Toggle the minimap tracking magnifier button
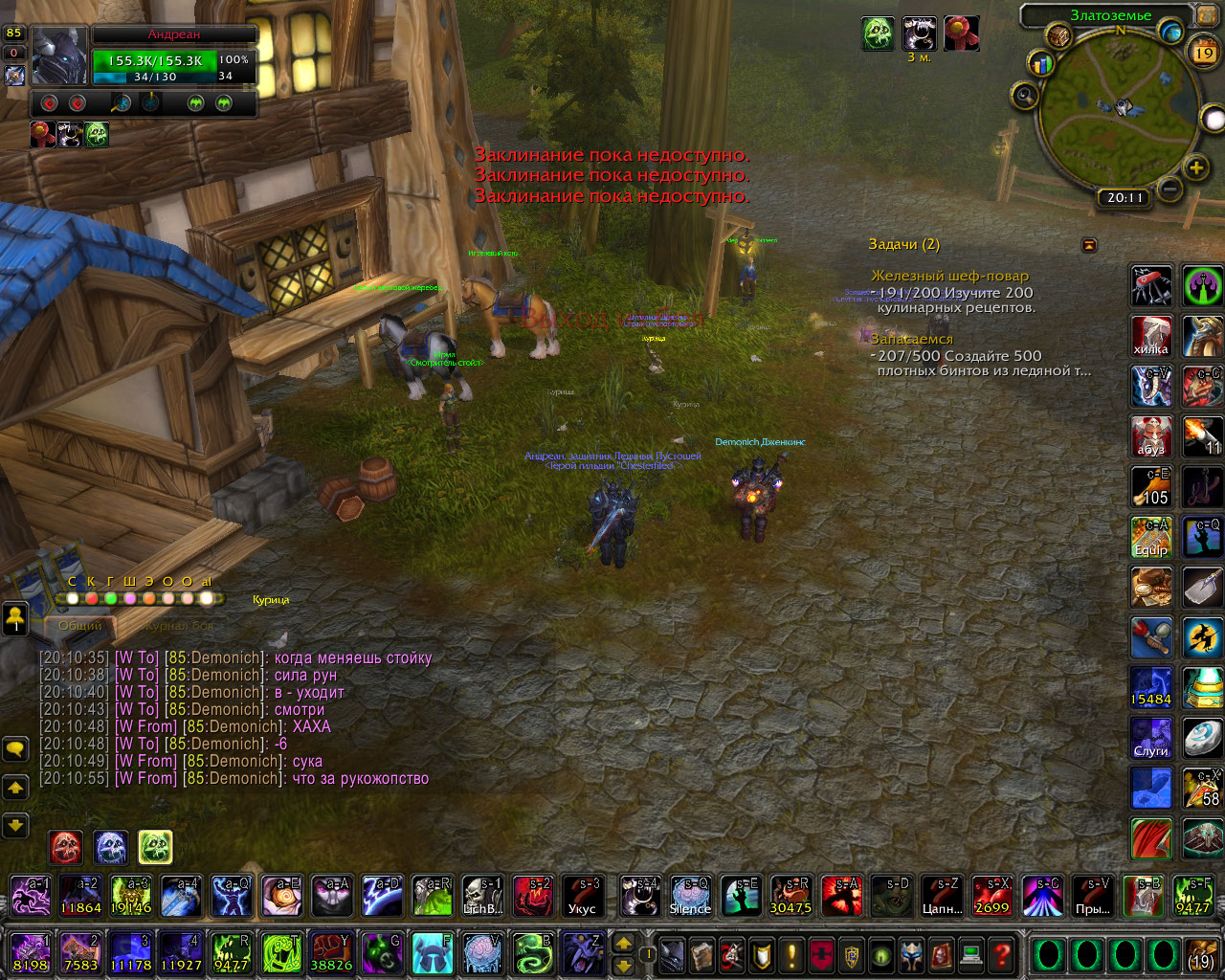Viewport: 1225px width, 980px height. 1026,96
